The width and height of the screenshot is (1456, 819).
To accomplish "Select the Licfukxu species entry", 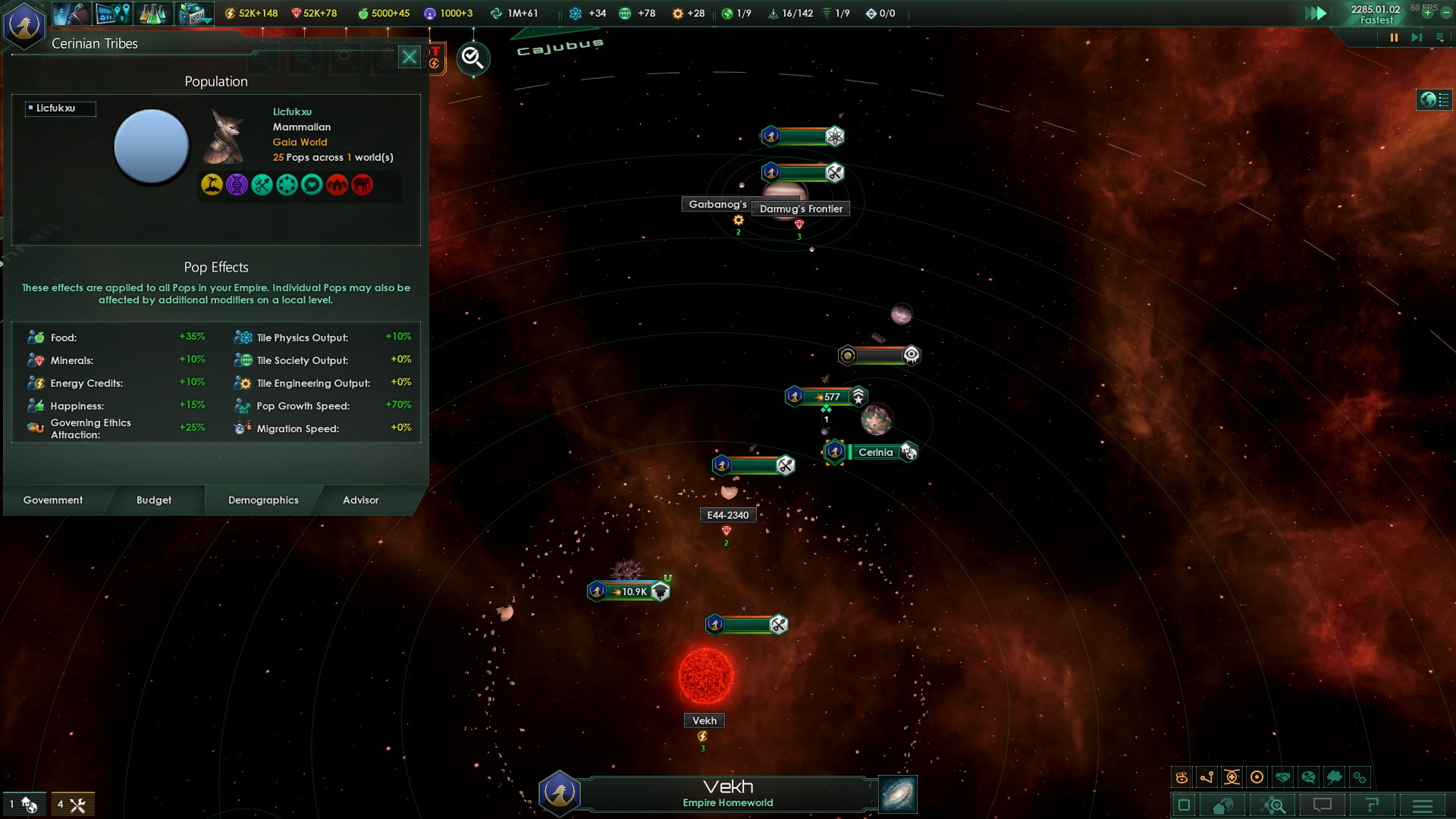I will (60, 108).
